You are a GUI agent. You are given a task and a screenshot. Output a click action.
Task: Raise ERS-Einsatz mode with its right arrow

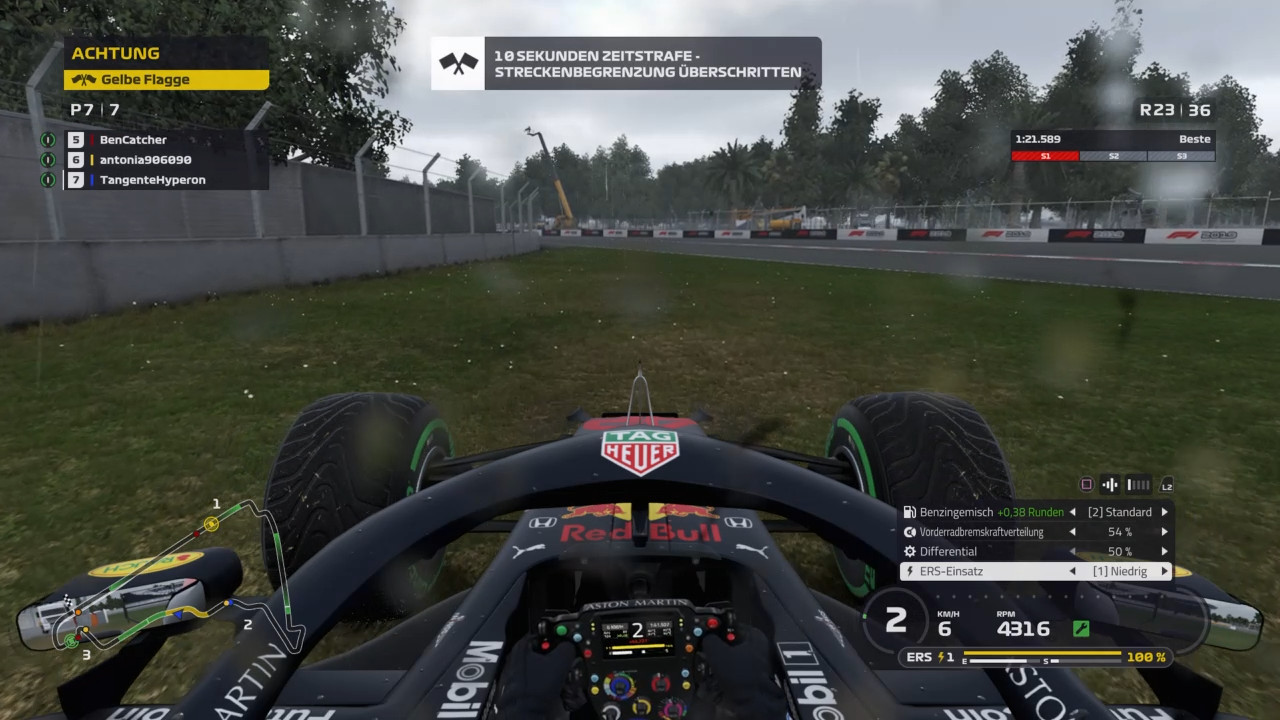click(x=1164, y=571)
